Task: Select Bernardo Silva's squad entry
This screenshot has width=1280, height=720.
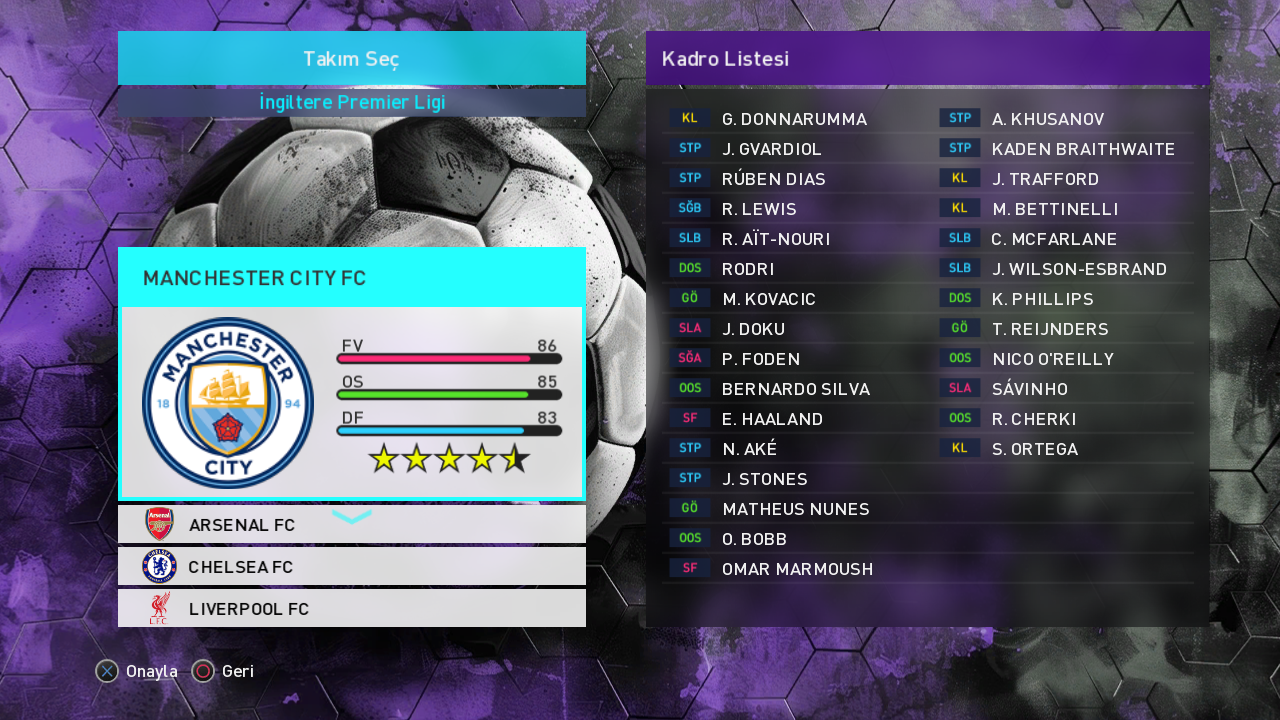Action: point(795,389)
